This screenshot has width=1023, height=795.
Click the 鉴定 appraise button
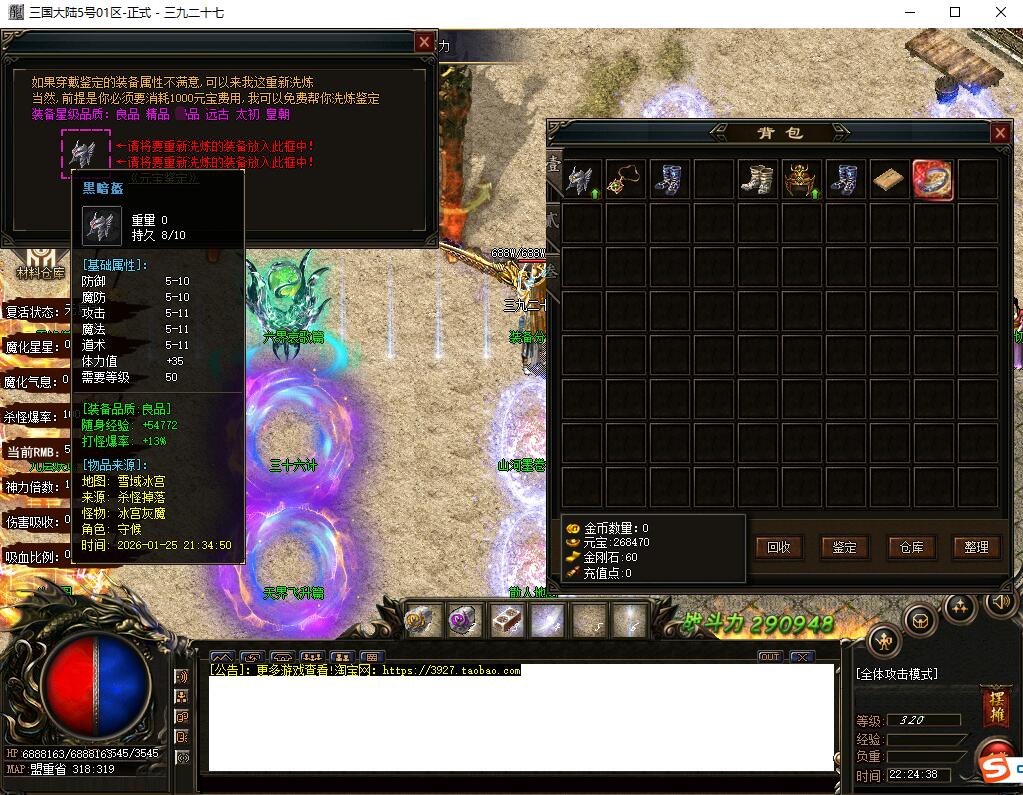[845, 547]
